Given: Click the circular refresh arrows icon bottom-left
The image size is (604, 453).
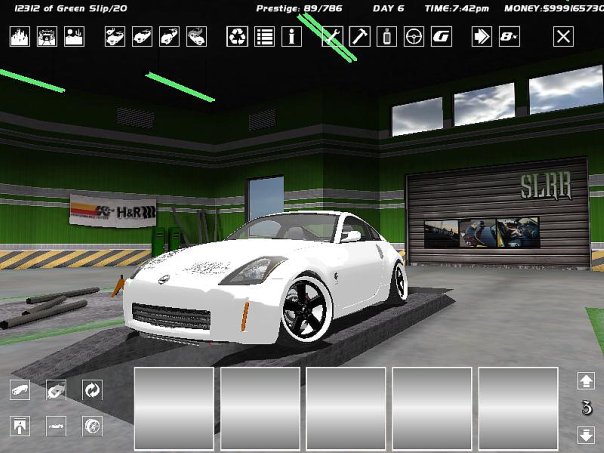Looking at the screenshot, I should click(91, 390).
